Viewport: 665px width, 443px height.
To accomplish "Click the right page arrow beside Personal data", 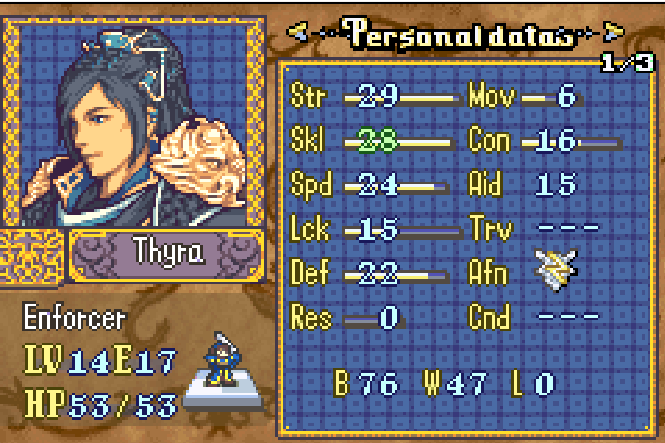I will [613, 32].
